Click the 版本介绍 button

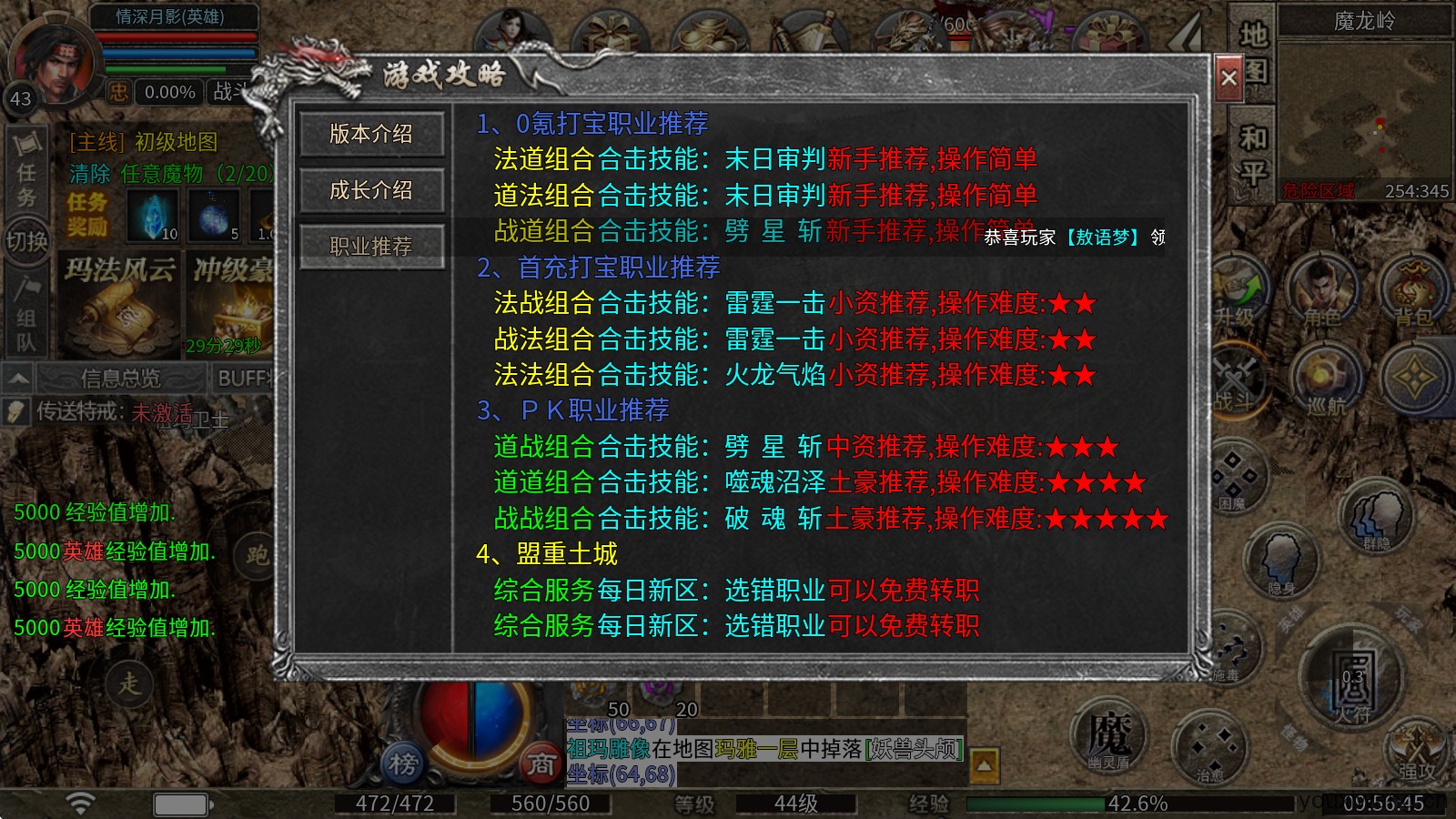click(x=372, y=135)
